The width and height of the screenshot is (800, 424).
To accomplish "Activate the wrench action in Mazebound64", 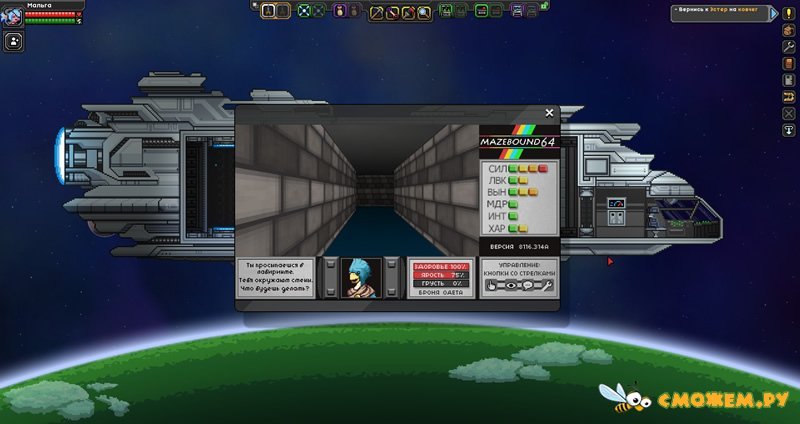I will click(x=548, y=285).
